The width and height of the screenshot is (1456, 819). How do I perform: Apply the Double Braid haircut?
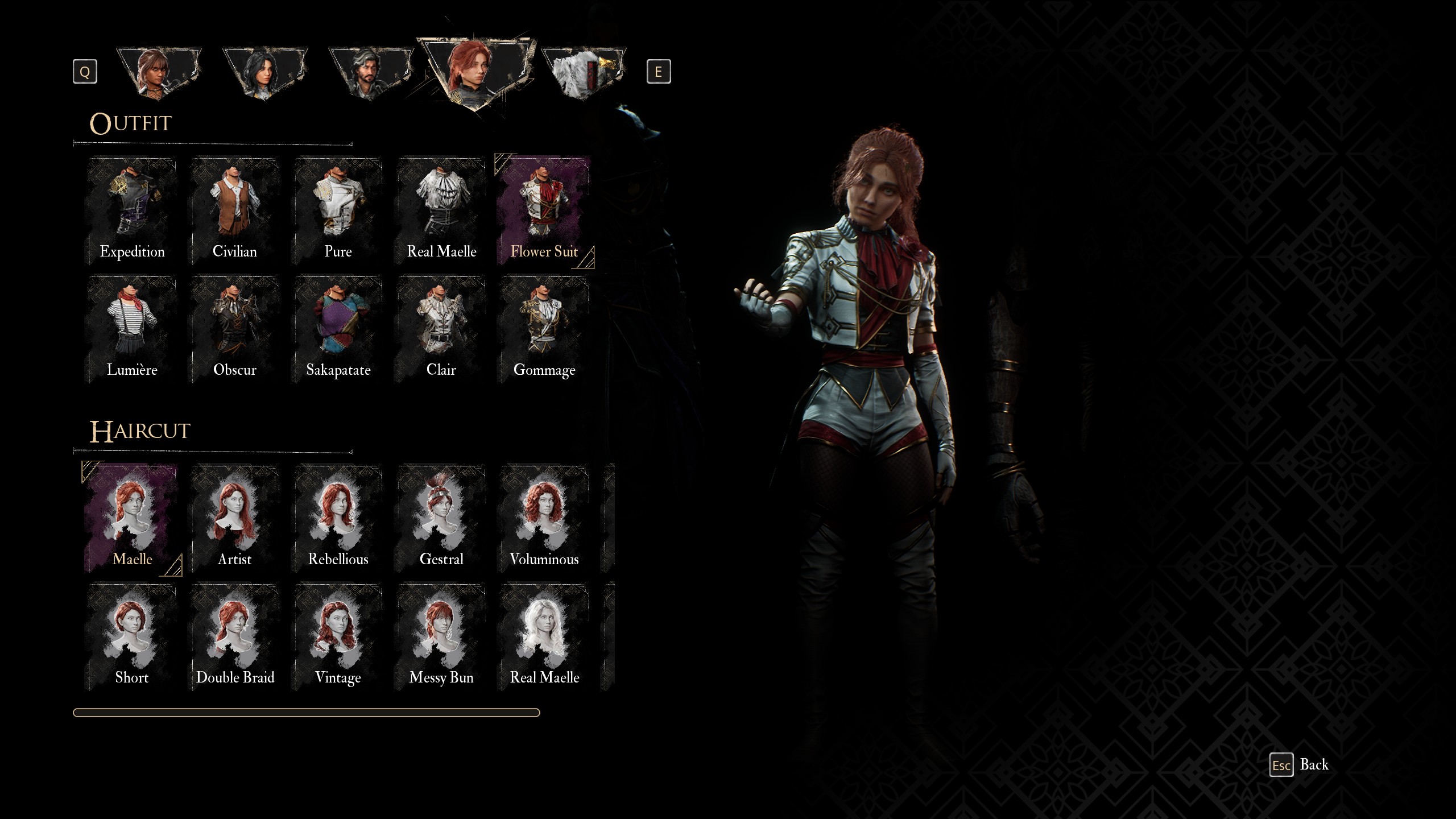235,636
